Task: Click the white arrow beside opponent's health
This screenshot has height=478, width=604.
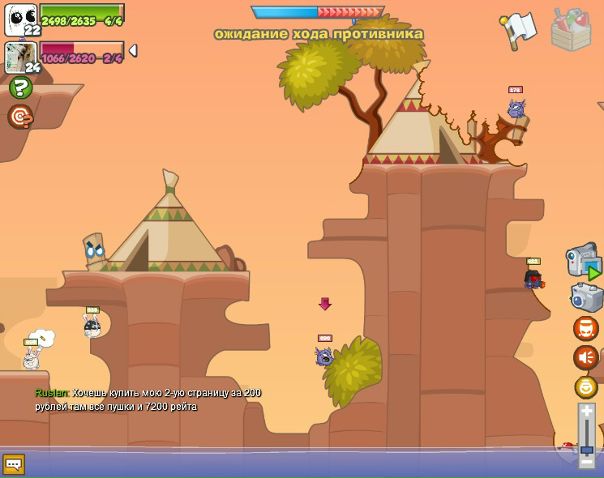Action: tap(133, 51)
